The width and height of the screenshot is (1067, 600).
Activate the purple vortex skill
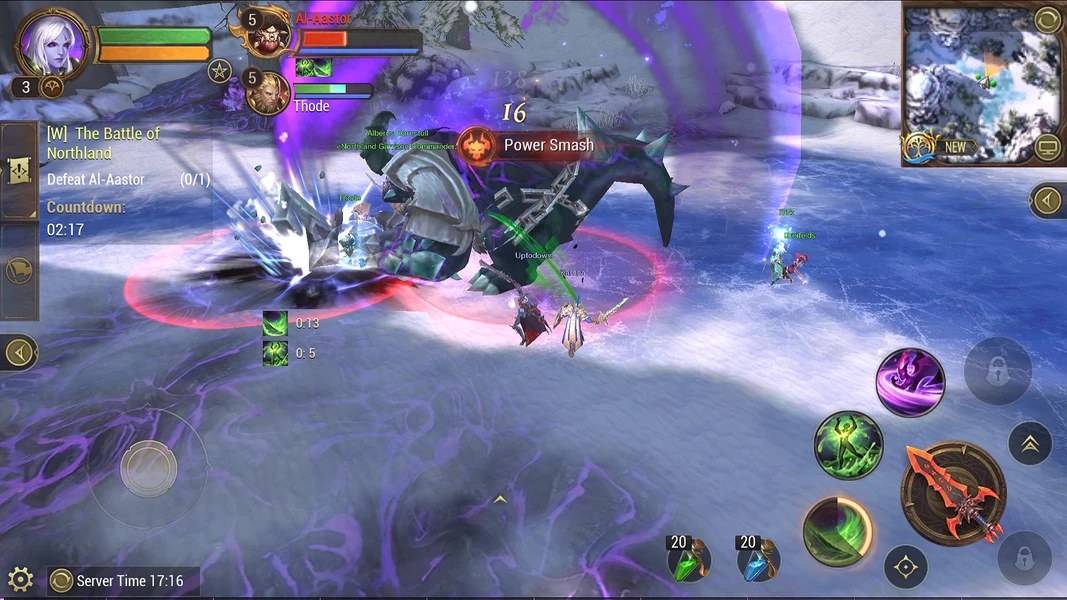pyautogui.click(x=910, y=382)
